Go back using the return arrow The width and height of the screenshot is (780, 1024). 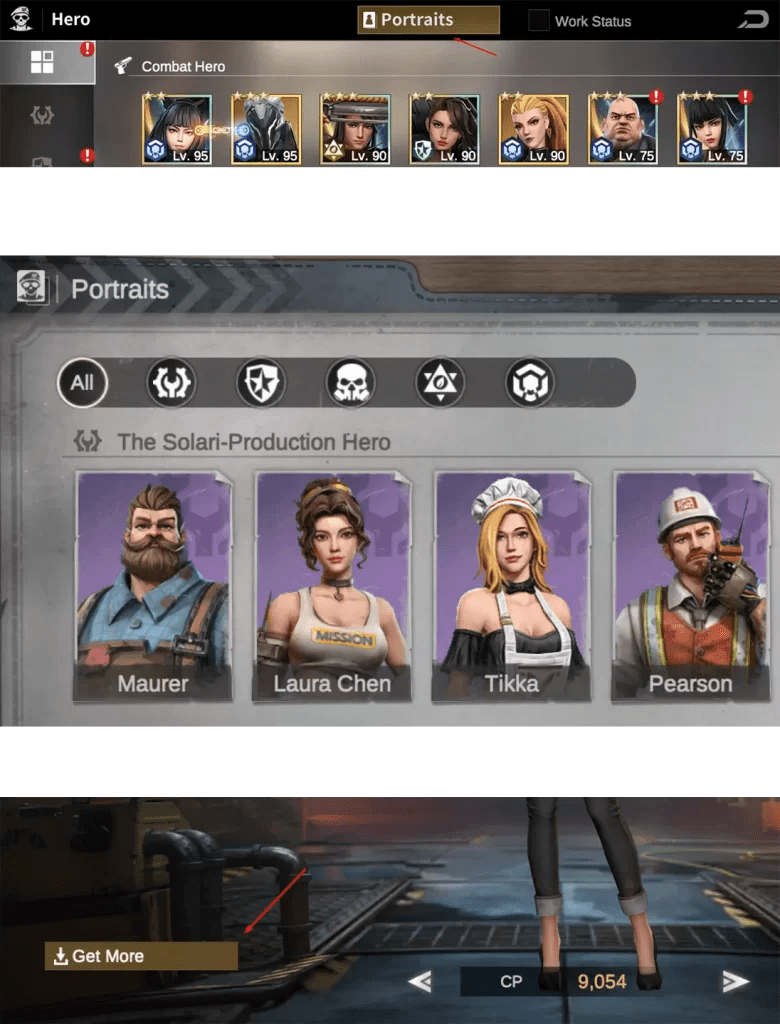point(750,20)
